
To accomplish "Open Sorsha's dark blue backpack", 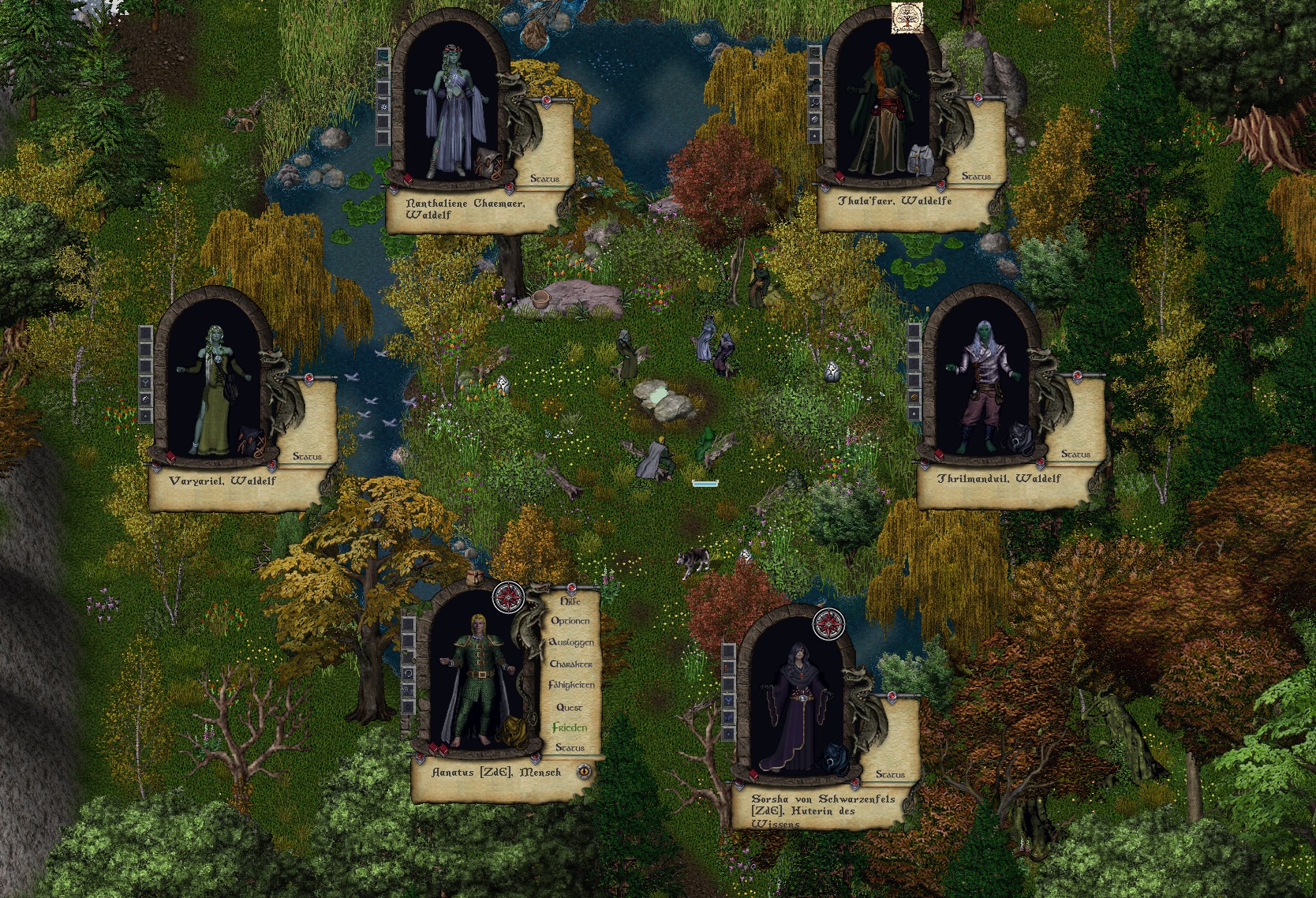I will point(832,758).
